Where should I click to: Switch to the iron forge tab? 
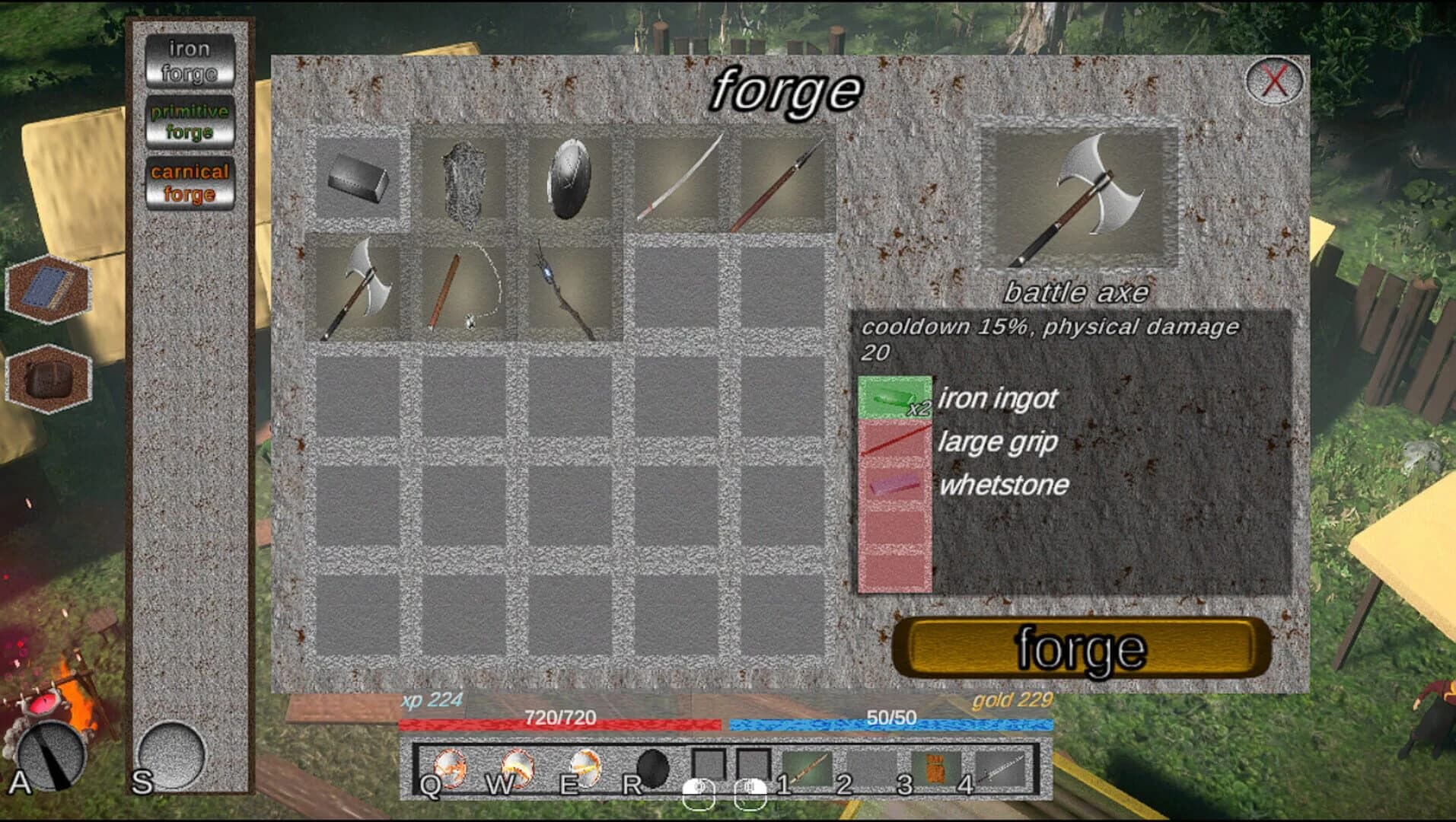190,61
